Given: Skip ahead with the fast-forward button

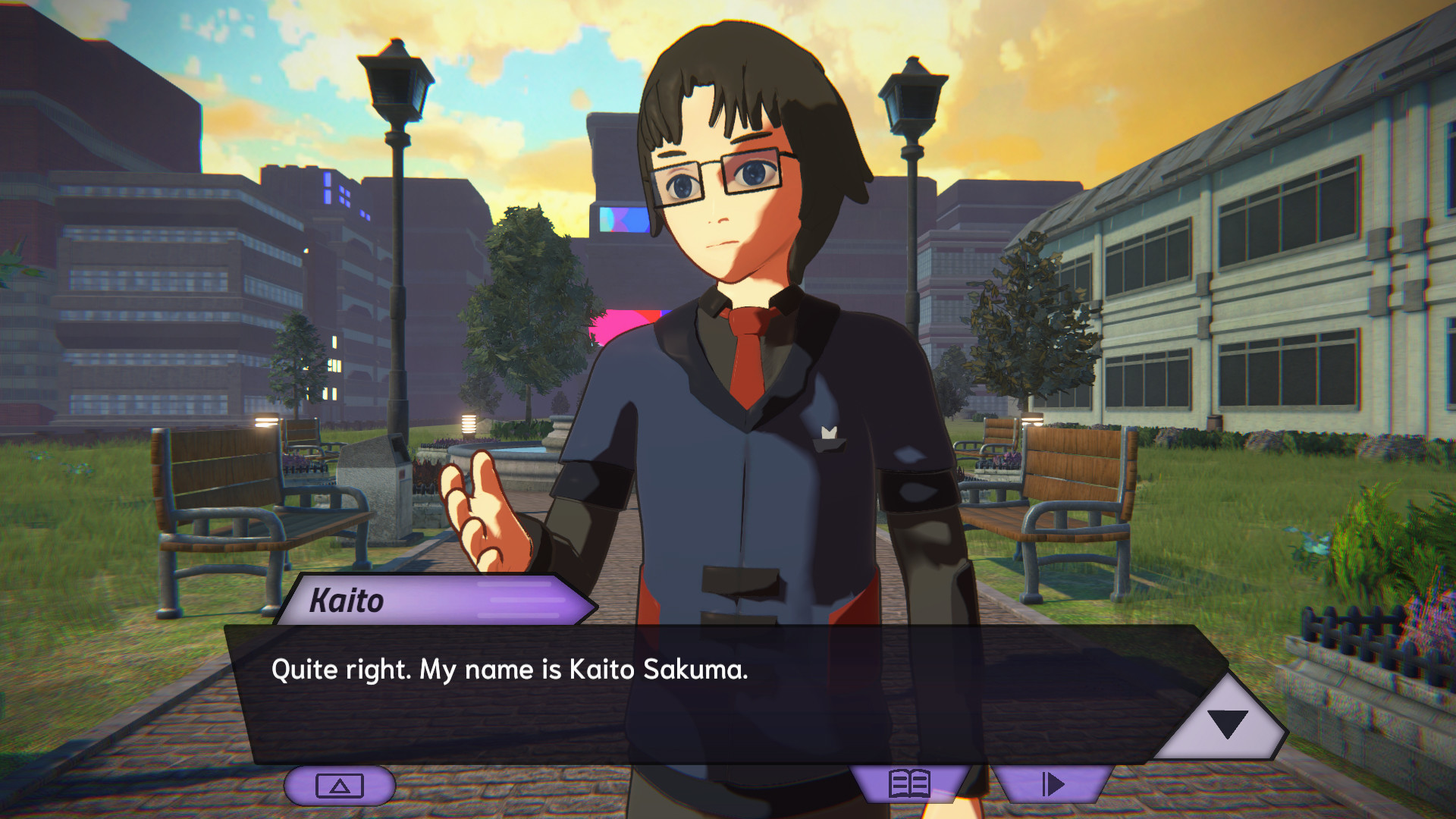Looking at the screenshot, I should tap(1053, 784).
